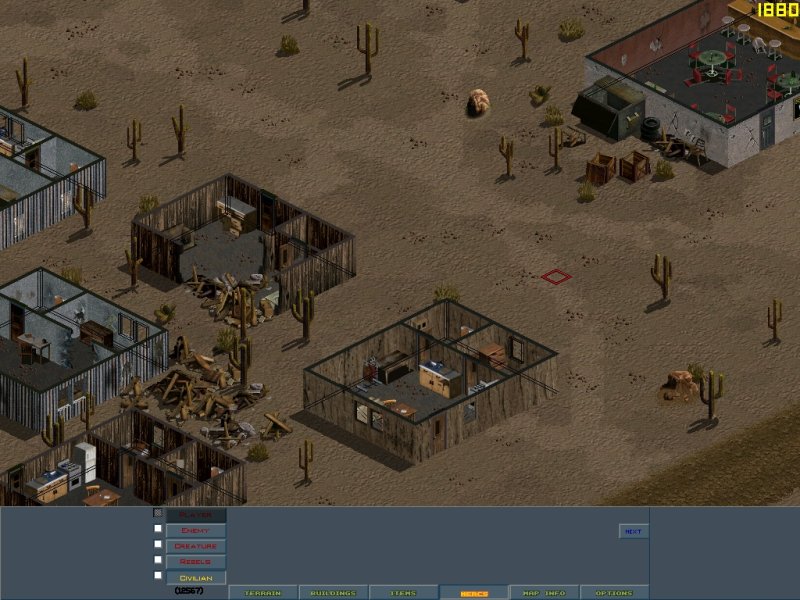This screenshot has width=800, height=600.
Task: Open the Options tab
Action: click(614, 593)
